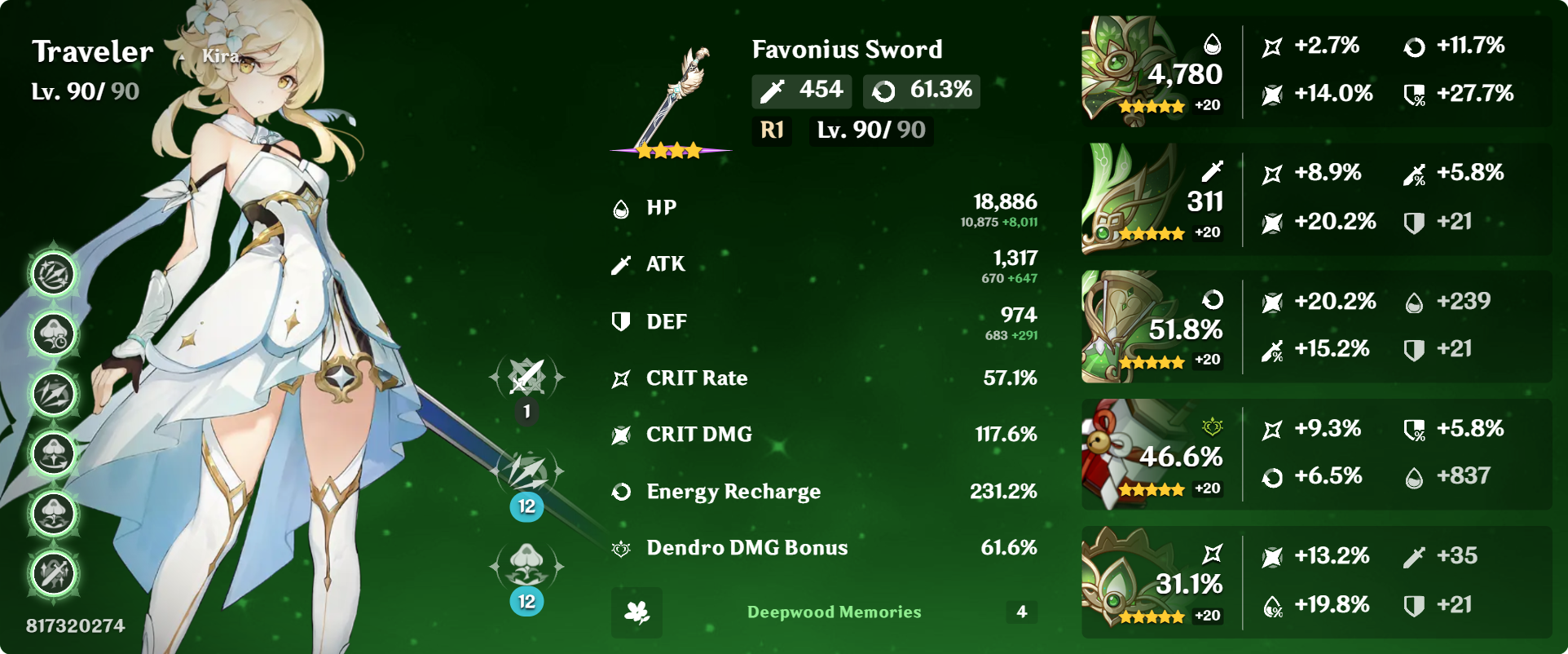Click the R1 refinement badge
The height and width of the screenshot is (654, 1568).
tap(770, 130)
